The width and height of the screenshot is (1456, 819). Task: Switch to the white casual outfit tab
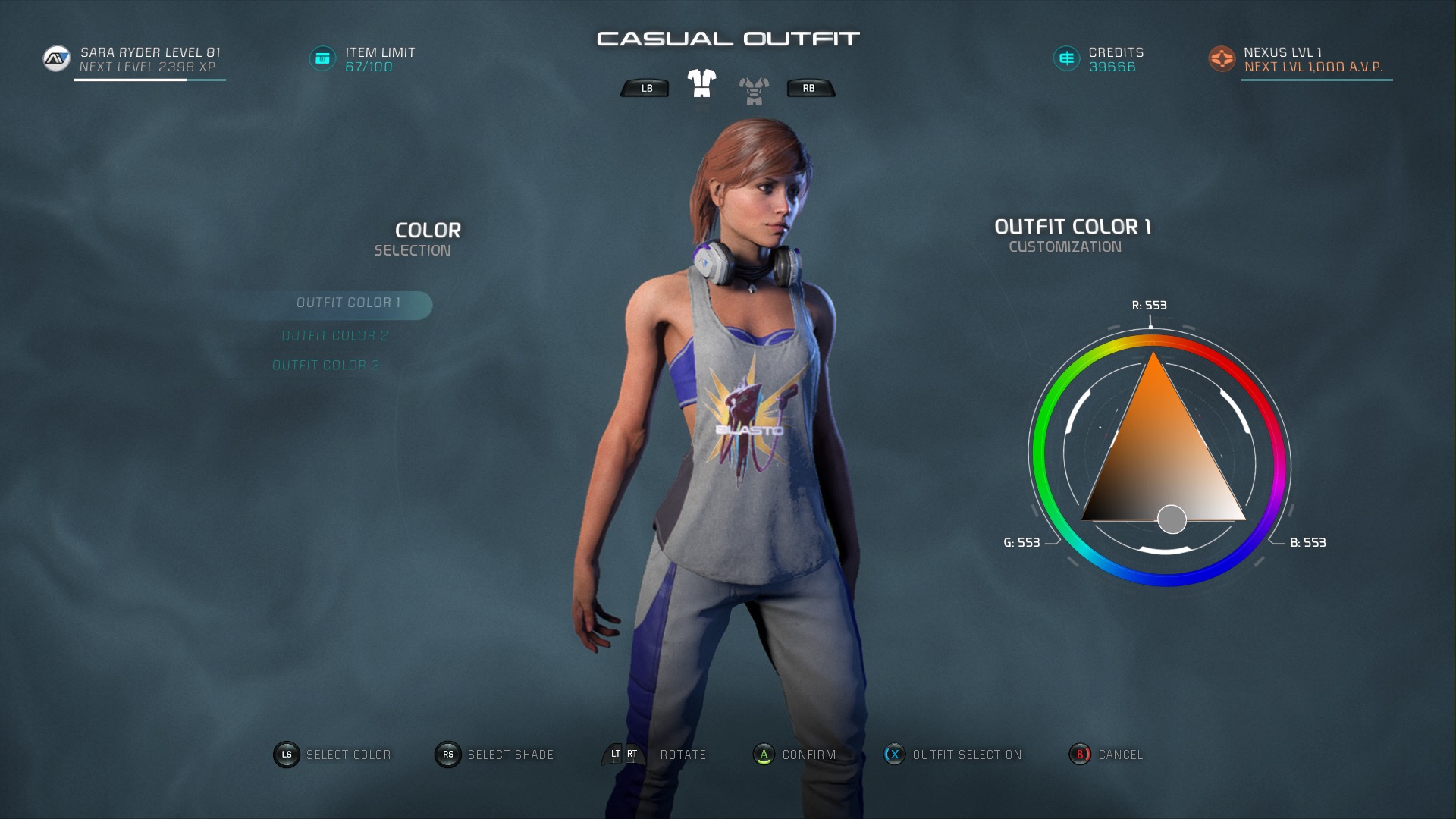(701, 84)
